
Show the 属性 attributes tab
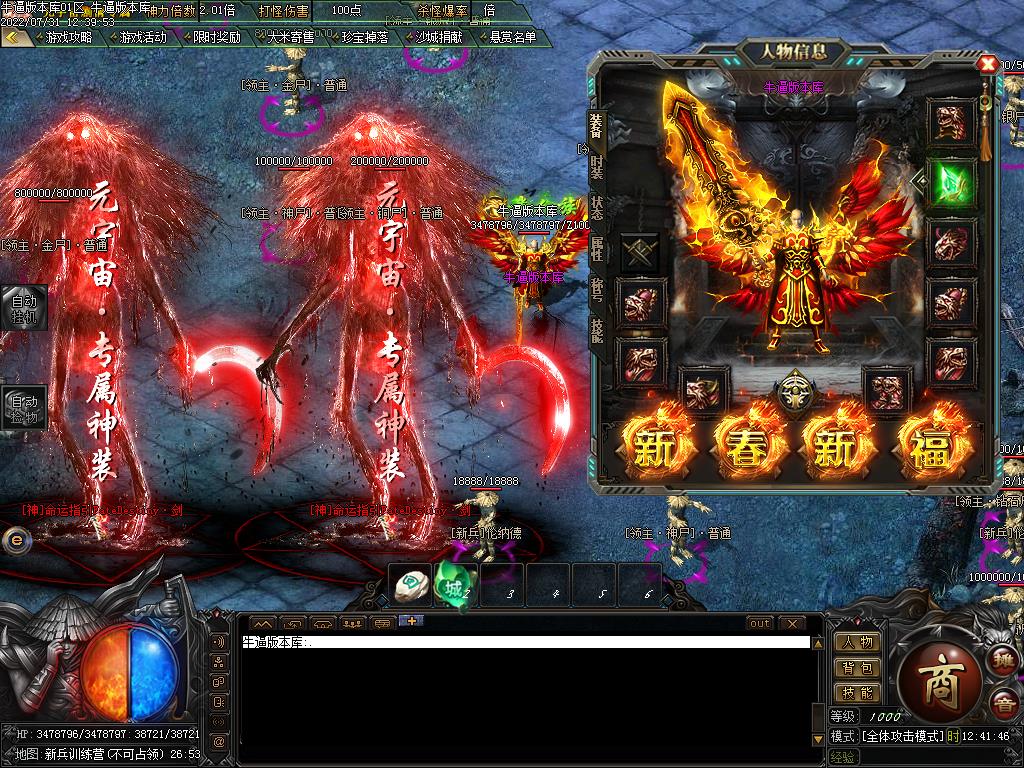pyautogui.click(x=597, y=248)
